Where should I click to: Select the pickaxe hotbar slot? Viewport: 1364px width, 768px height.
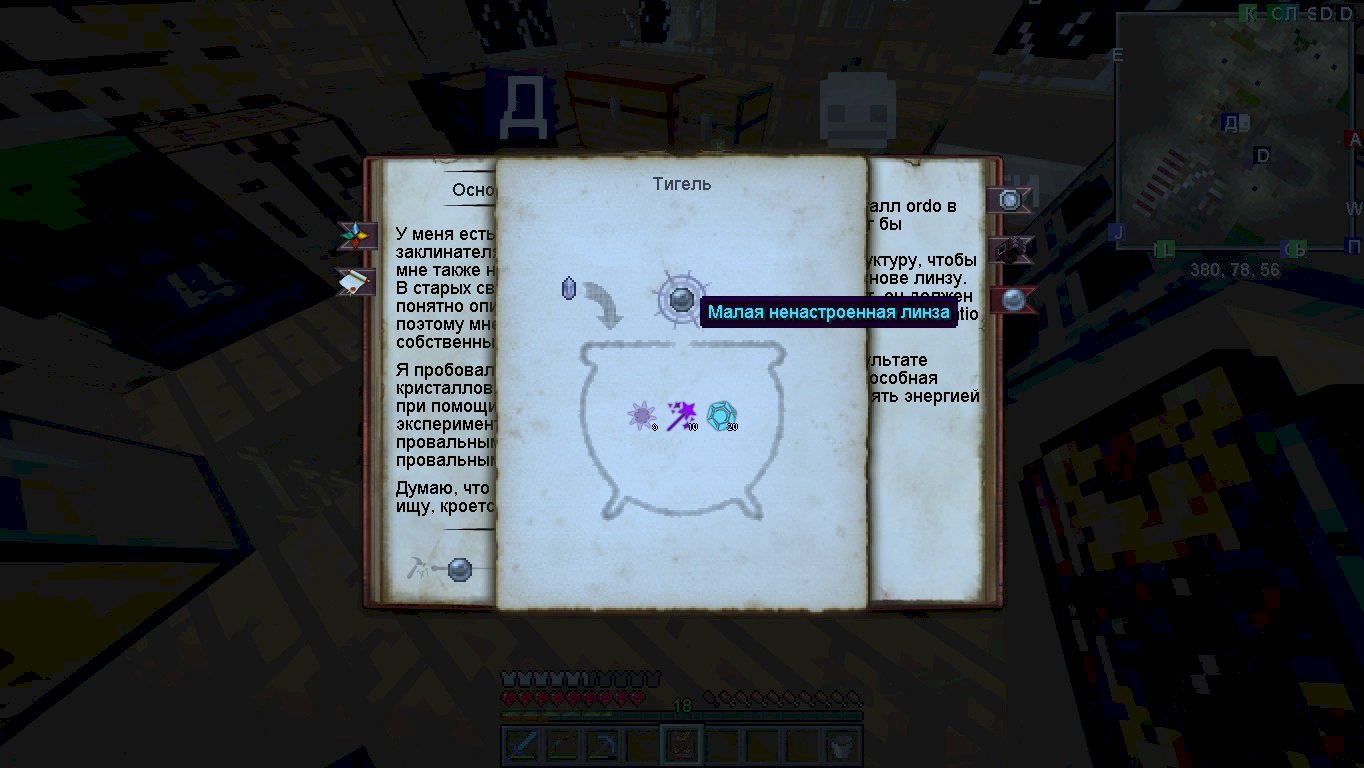(602, 746)
